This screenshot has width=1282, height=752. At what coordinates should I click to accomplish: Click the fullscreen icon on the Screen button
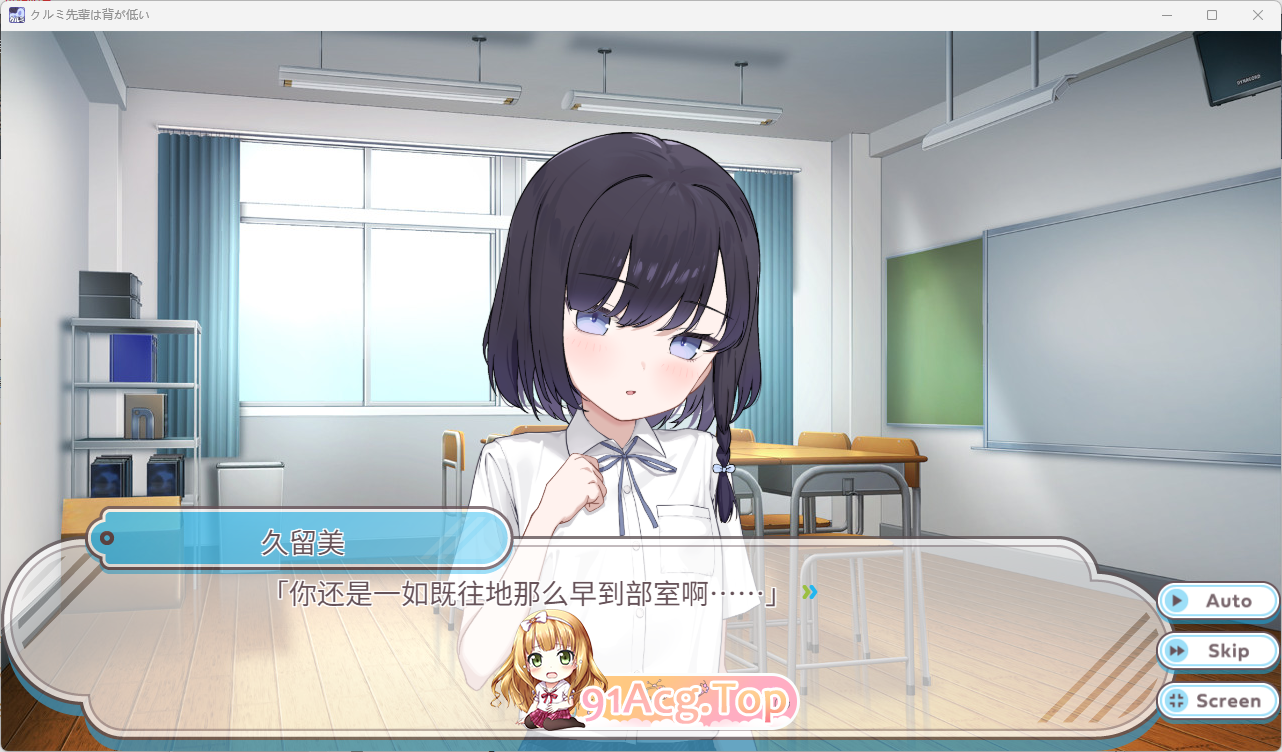(x=1177, y=701)
